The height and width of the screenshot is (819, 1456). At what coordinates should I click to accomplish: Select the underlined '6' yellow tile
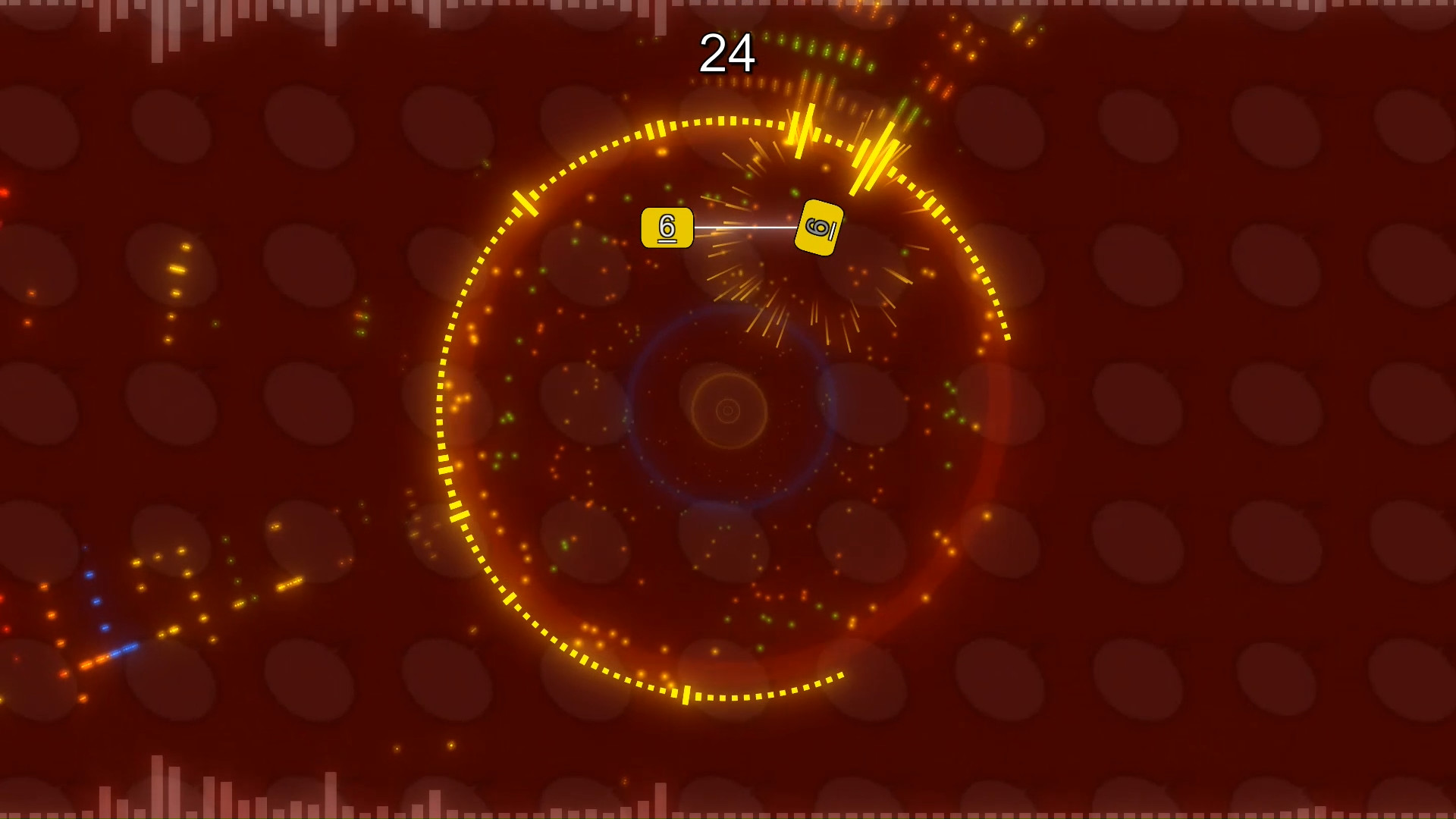pyautogui.click(x=667, y=227)
